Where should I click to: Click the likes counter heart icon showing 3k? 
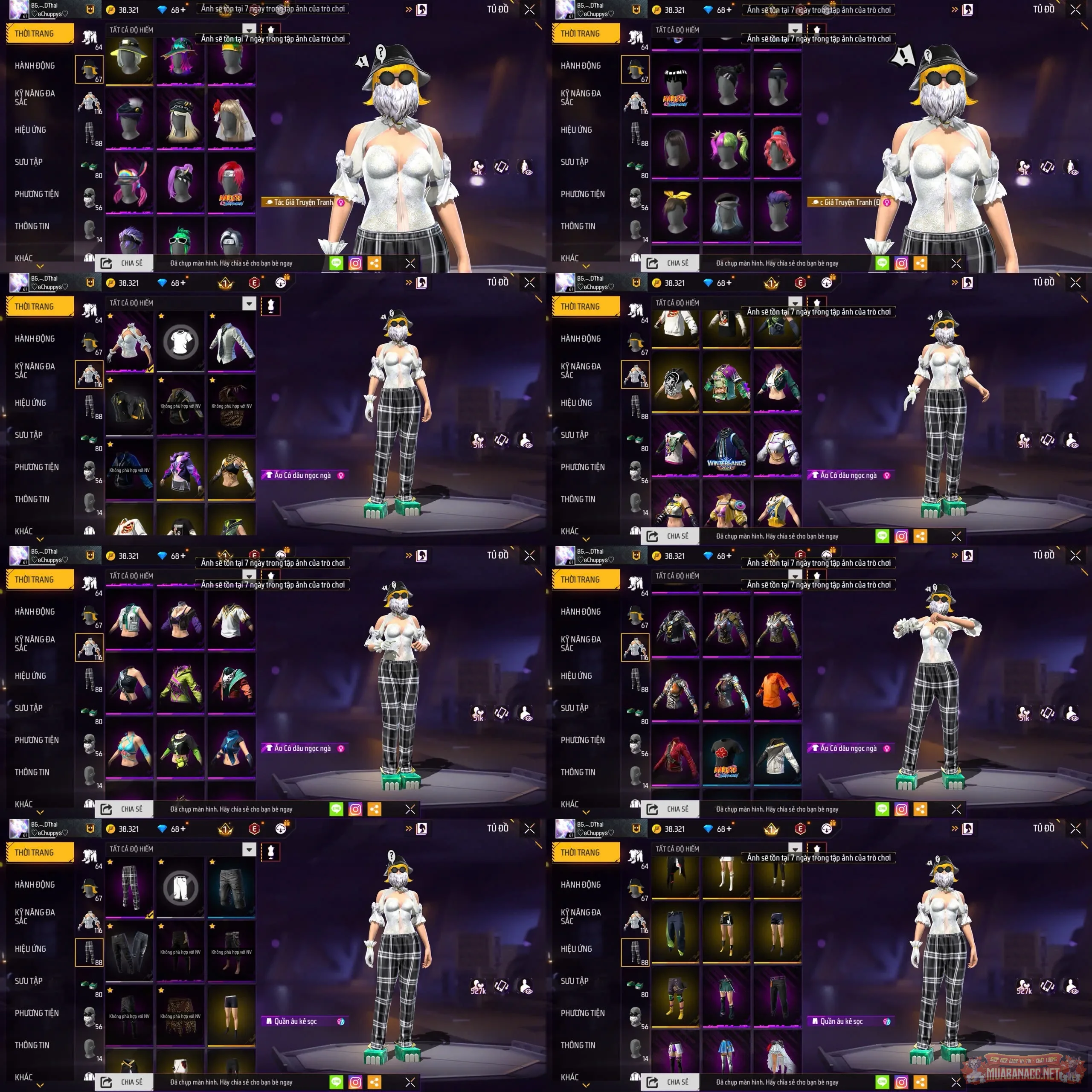coord(478,167)
